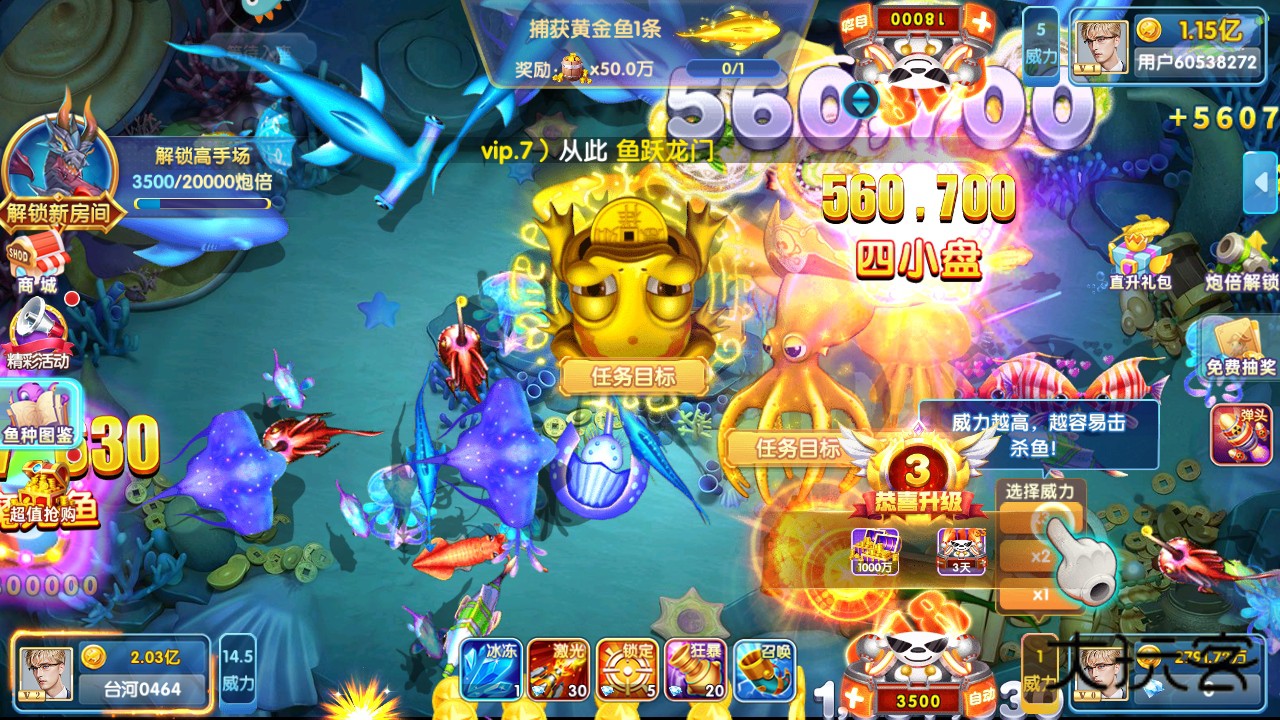The height and width of the screenshot is (720, 1280).
Task: Open the 免费抽奖 free lottery
Action: click(x=1240, y=350)
